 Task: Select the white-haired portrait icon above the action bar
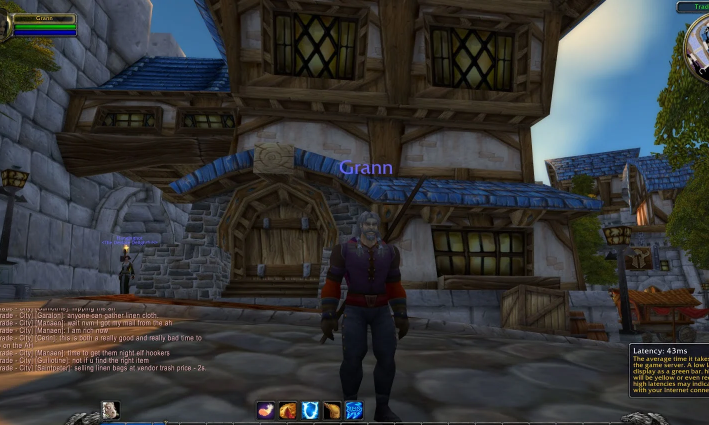110,410
